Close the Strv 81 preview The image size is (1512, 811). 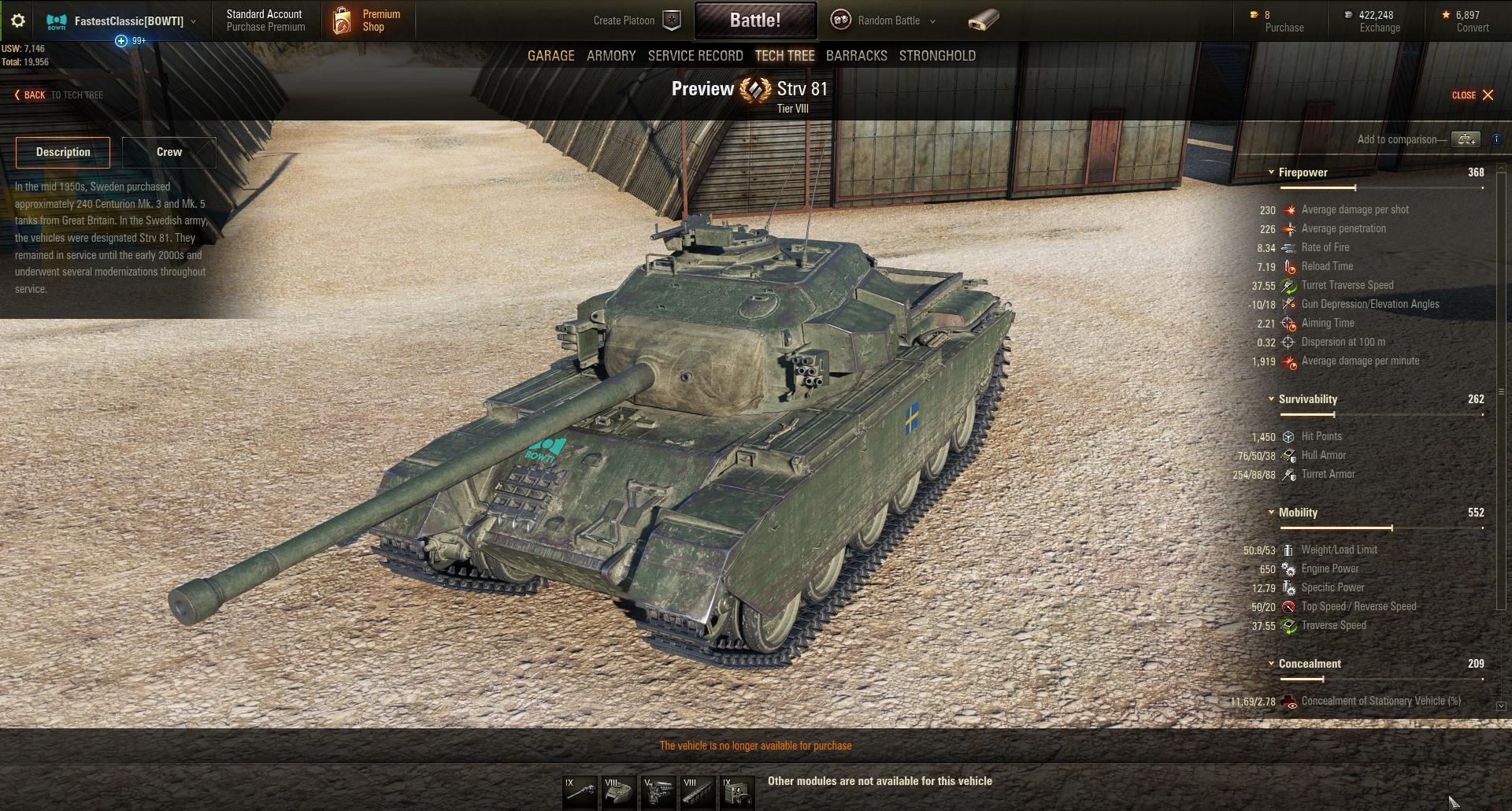tap(1473, 95)
